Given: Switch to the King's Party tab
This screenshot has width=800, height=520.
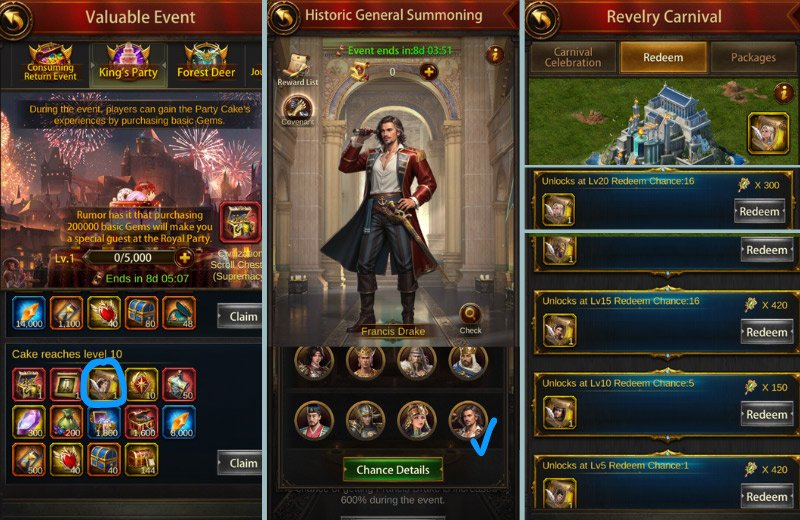Looking at the screenshot, I should tap(127, 62).
